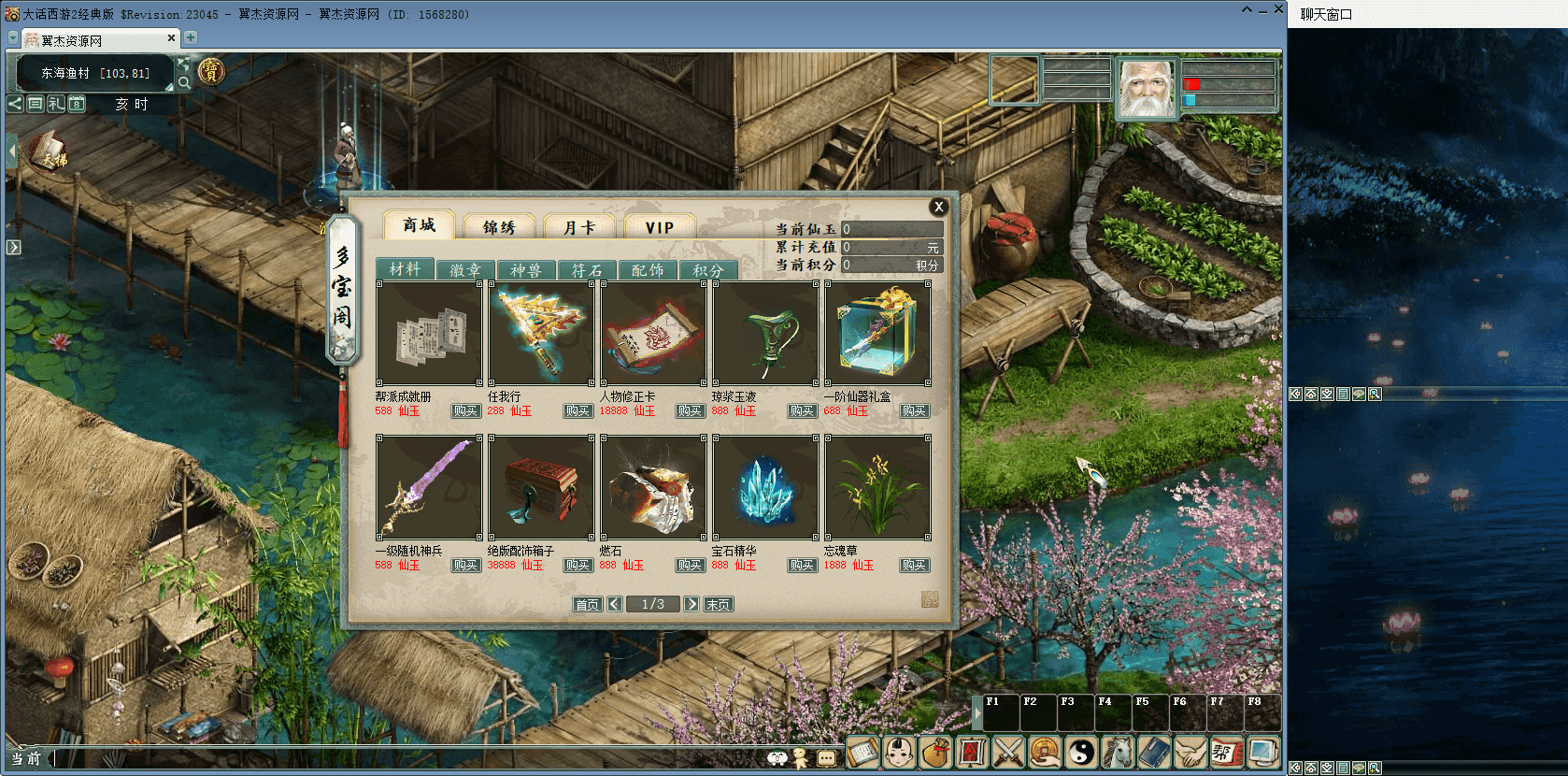Buy the 人物修正卡 for 18888 仙玉
This screenshot has width=1568, height=776.
(690, 411)
